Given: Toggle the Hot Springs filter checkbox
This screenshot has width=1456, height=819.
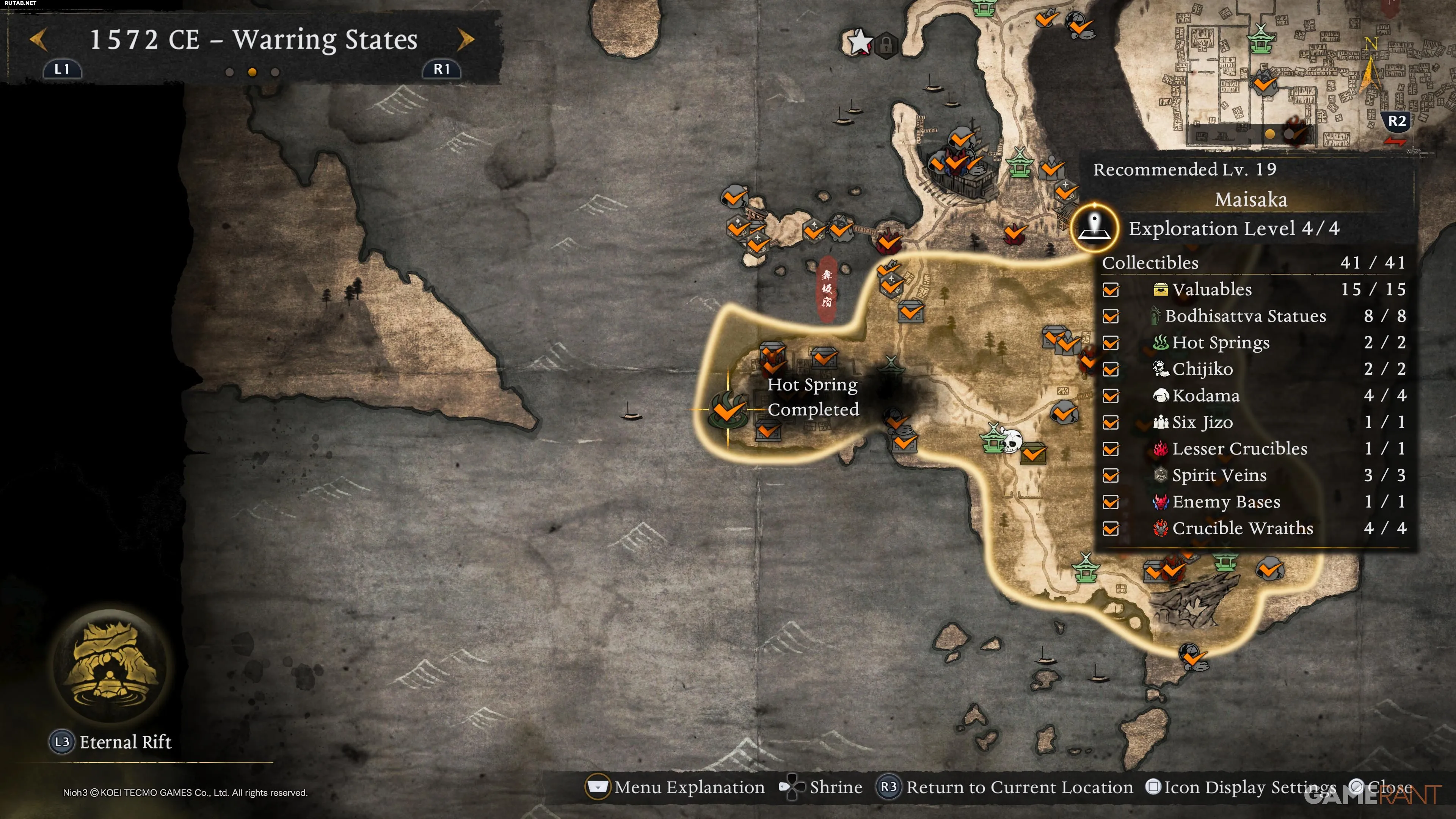Looking at the screenshot, I should point(1111,343).
